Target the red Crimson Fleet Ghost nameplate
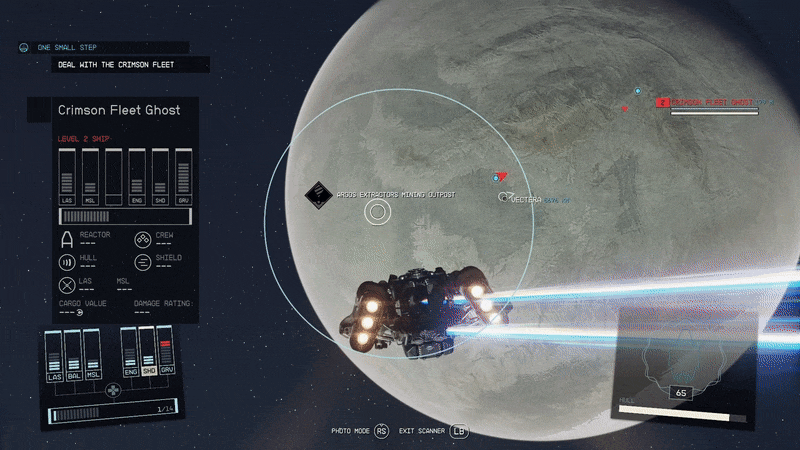 (714, 102)
